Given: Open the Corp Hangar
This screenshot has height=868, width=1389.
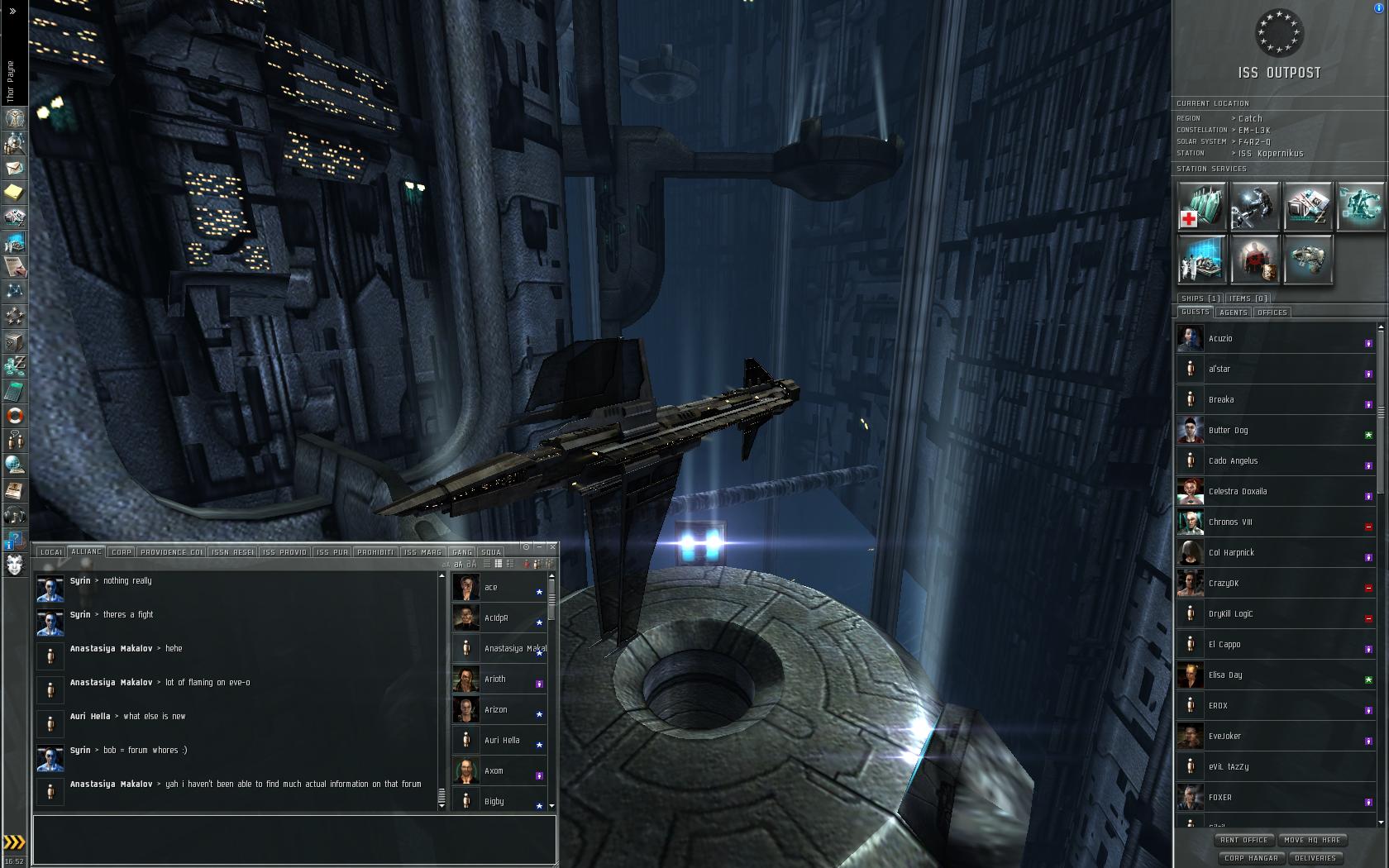Looking at the screenshot, I should [x=1251, y=858].
